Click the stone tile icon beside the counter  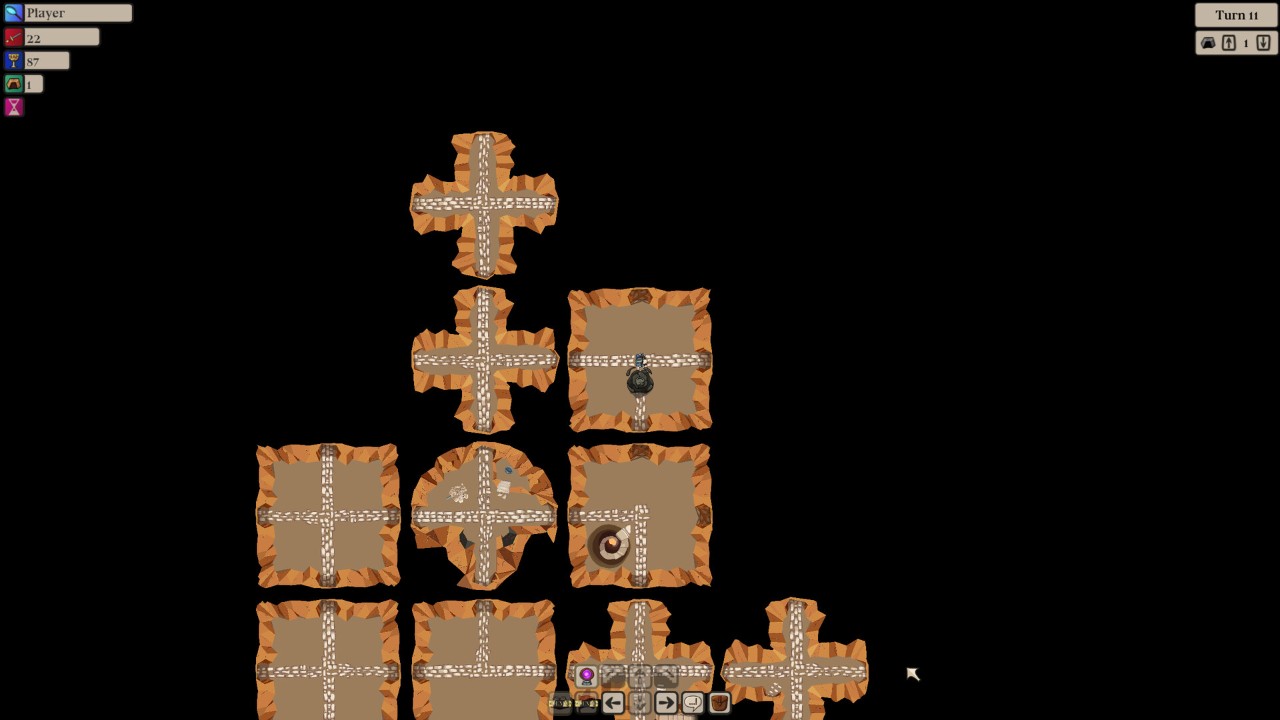tap(1208, 43)
